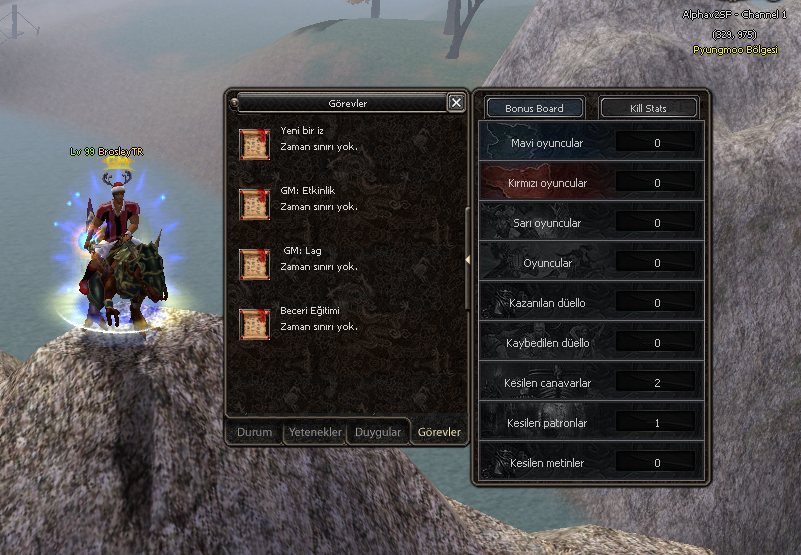Screen dimensions: 801x555
Task: Select the GM: Etkinlik quest scroll
Action: pyautogui.click(x=255, y=204)
